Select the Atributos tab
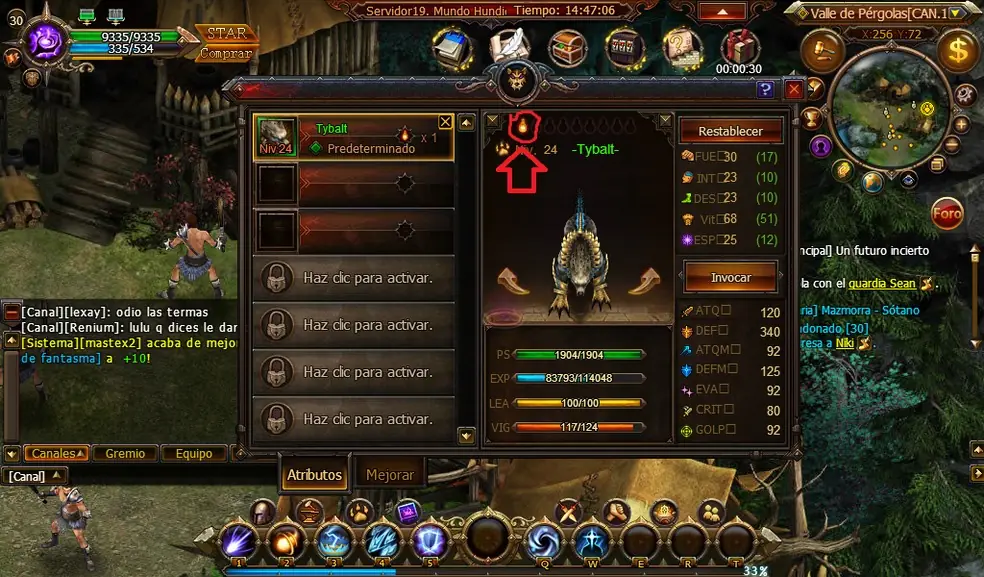The height and width of the screenshot is (577, 984). [x=314, y=475]
